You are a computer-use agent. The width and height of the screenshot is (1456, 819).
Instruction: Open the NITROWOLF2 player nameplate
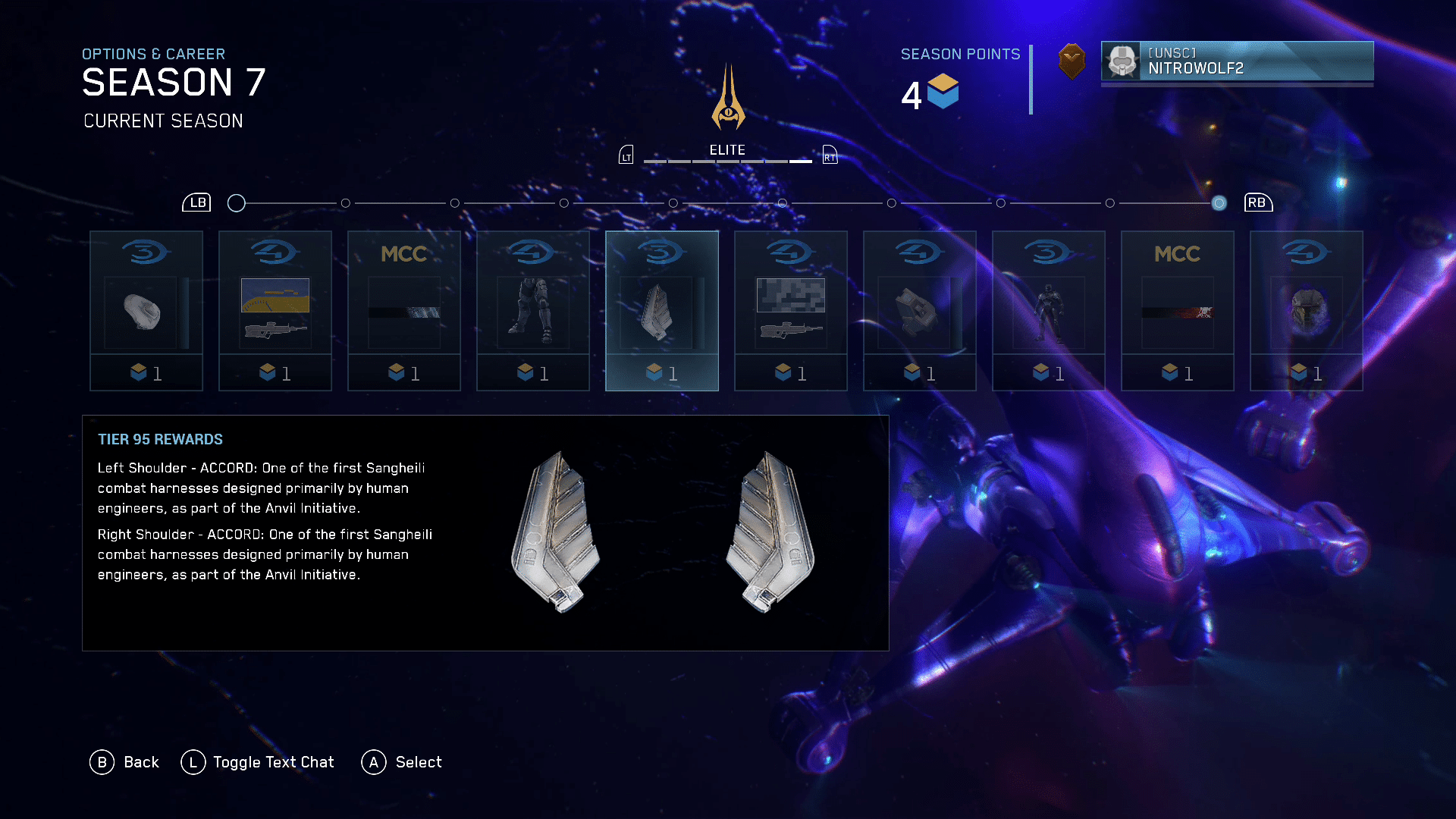tap(1236, 61)
